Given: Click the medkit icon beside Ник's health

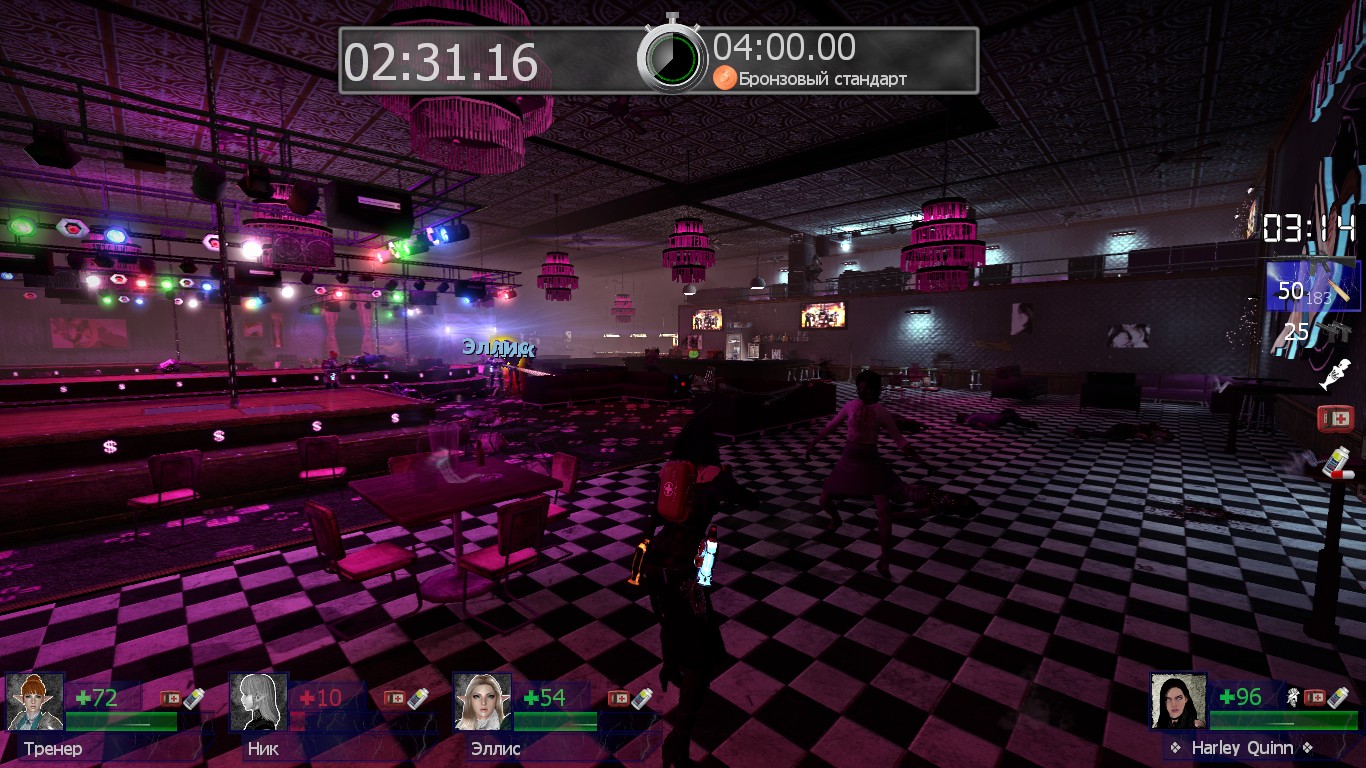Looking at the screenshot, I should pyautogui.click(x=394, y=698).
